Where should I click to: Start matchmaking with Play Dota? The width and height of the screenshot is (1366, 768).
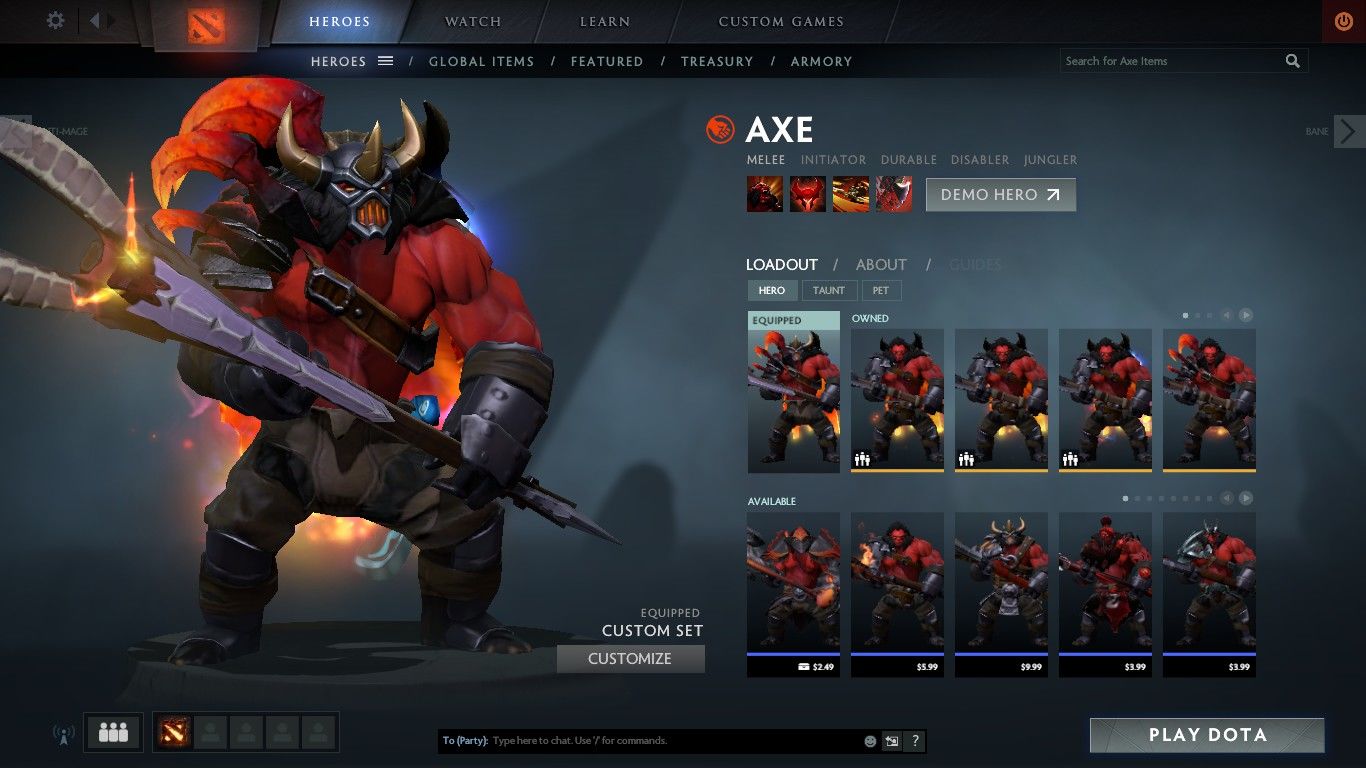tap(1207, 735)
